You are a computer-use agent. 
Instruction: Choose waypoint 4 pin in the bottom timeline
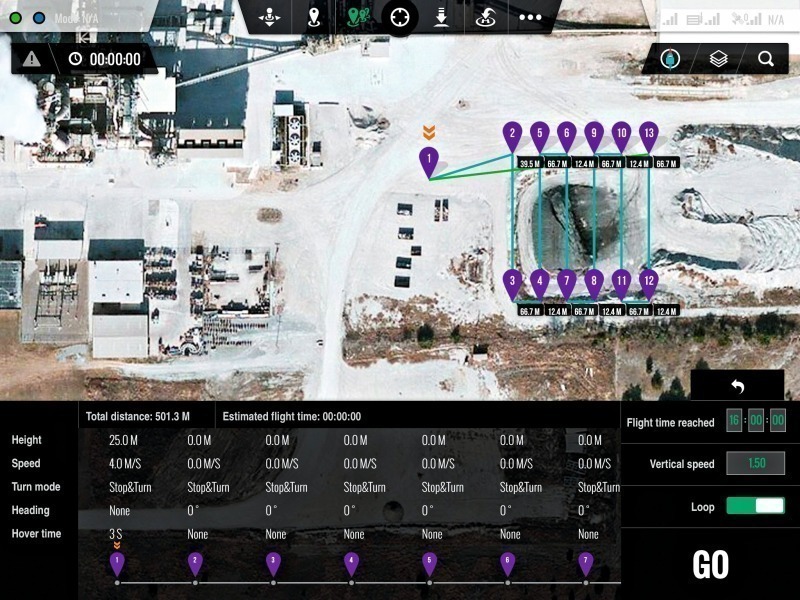point(351,562)
